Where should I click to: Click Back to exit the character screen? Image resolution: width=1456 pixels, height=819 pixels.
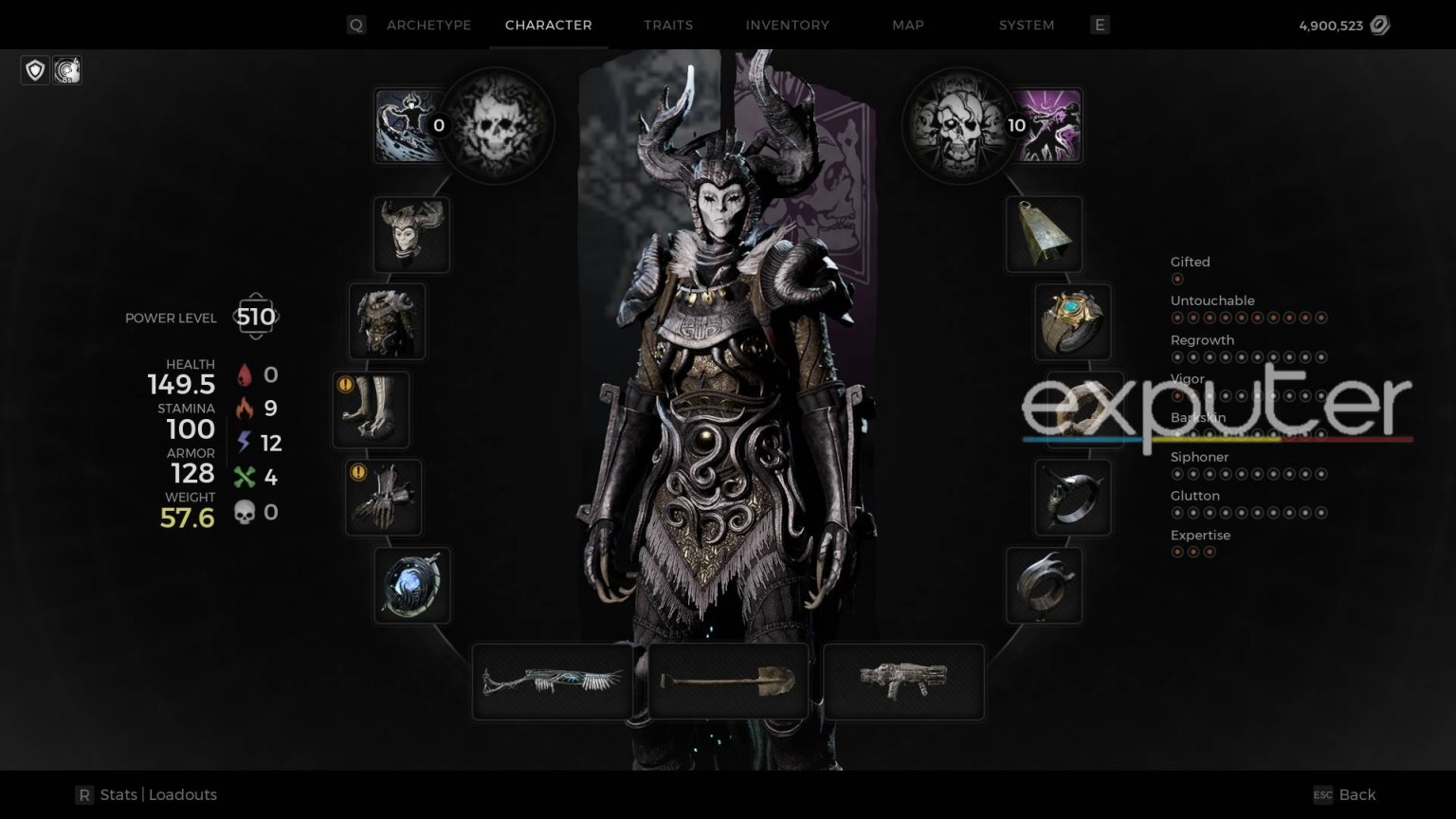click(1357, 794)
